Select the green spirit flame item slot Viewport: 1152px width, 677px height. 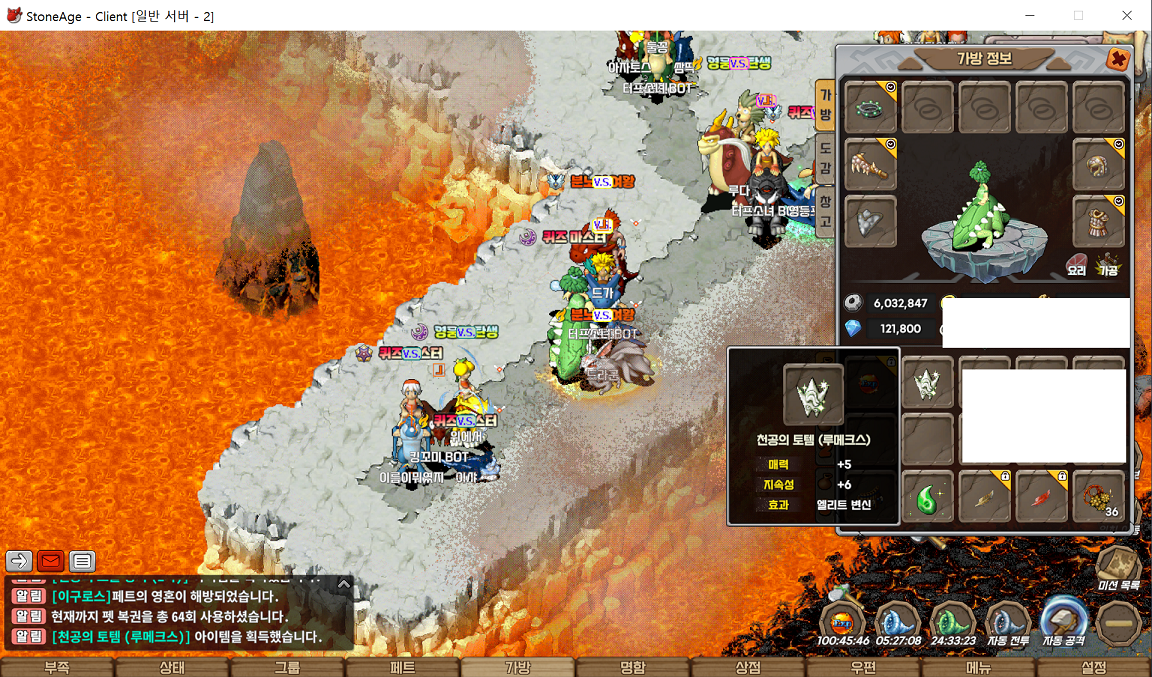[928, 497]
